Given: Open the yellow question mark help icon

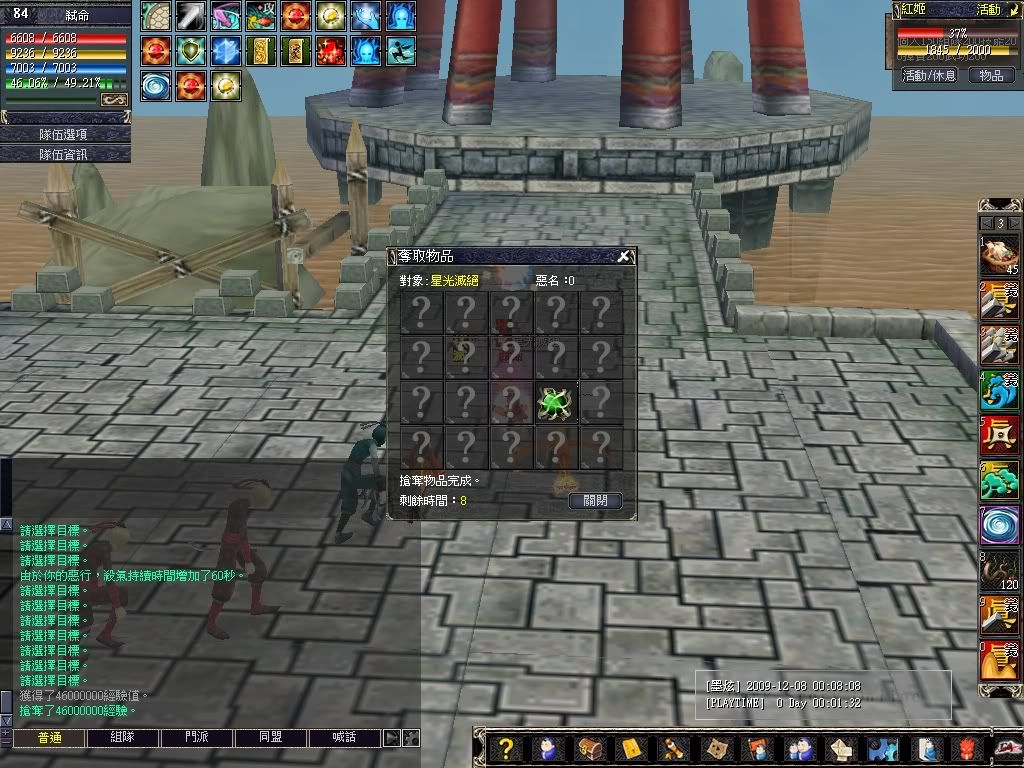Looking at the screenshot, I should pos(507,749).
